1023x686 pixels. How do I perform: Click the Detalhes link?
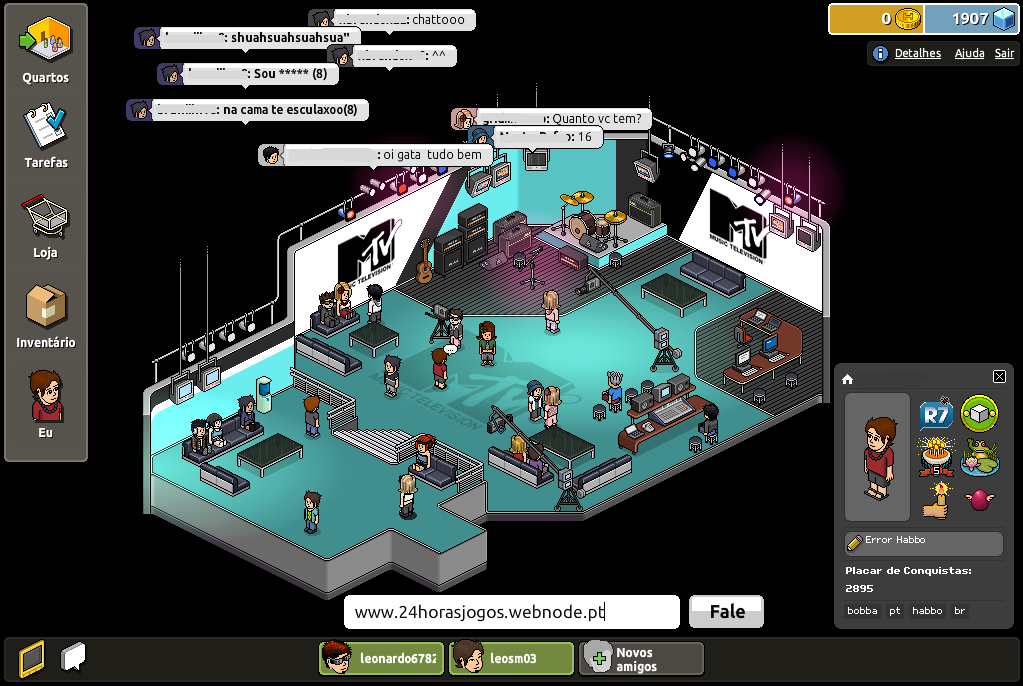point(917,53)
